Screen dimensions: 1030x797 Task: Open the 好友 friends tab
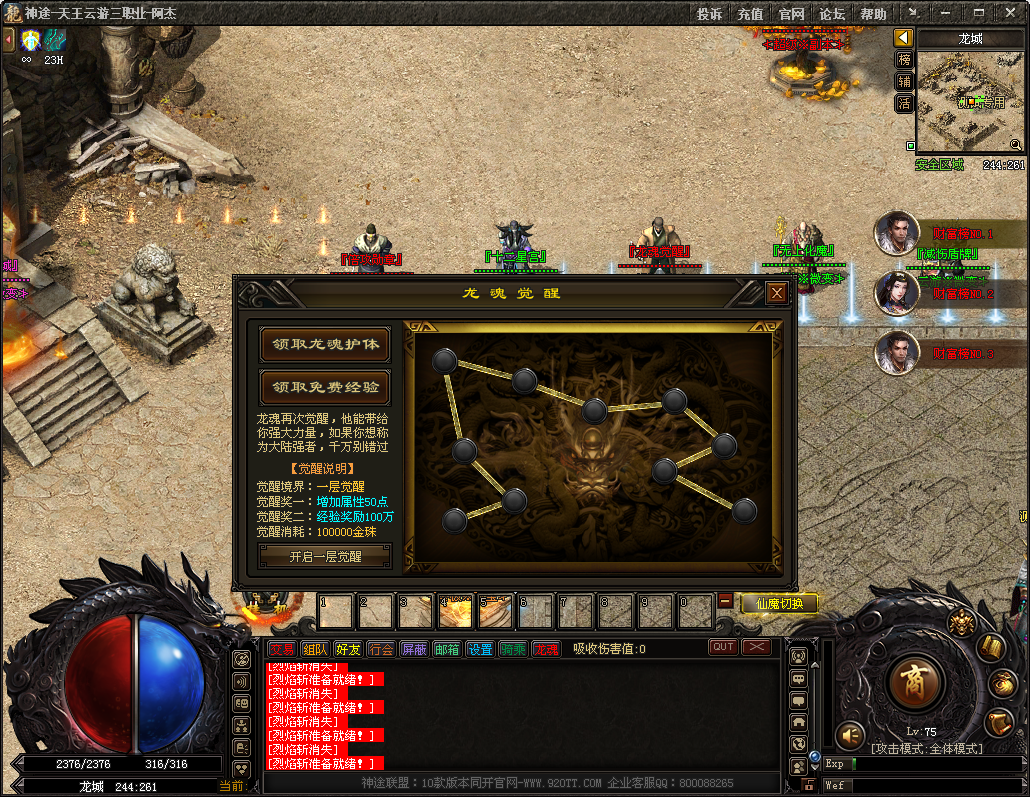[x=348, y=649]
